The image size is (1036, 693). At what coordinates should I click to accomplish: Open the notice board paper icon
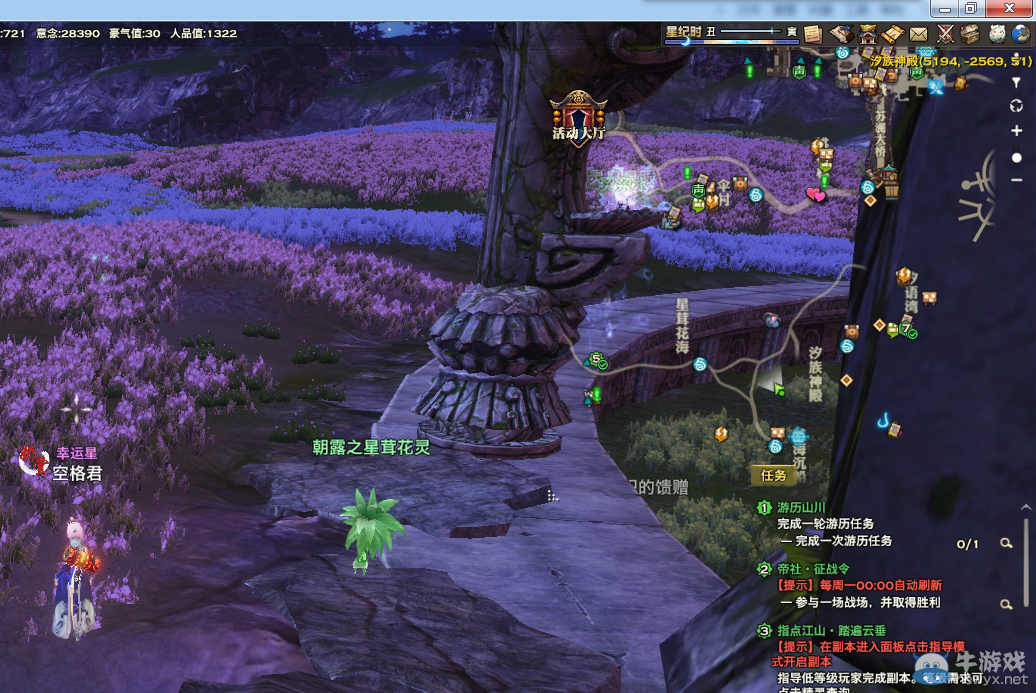[813, 34]
